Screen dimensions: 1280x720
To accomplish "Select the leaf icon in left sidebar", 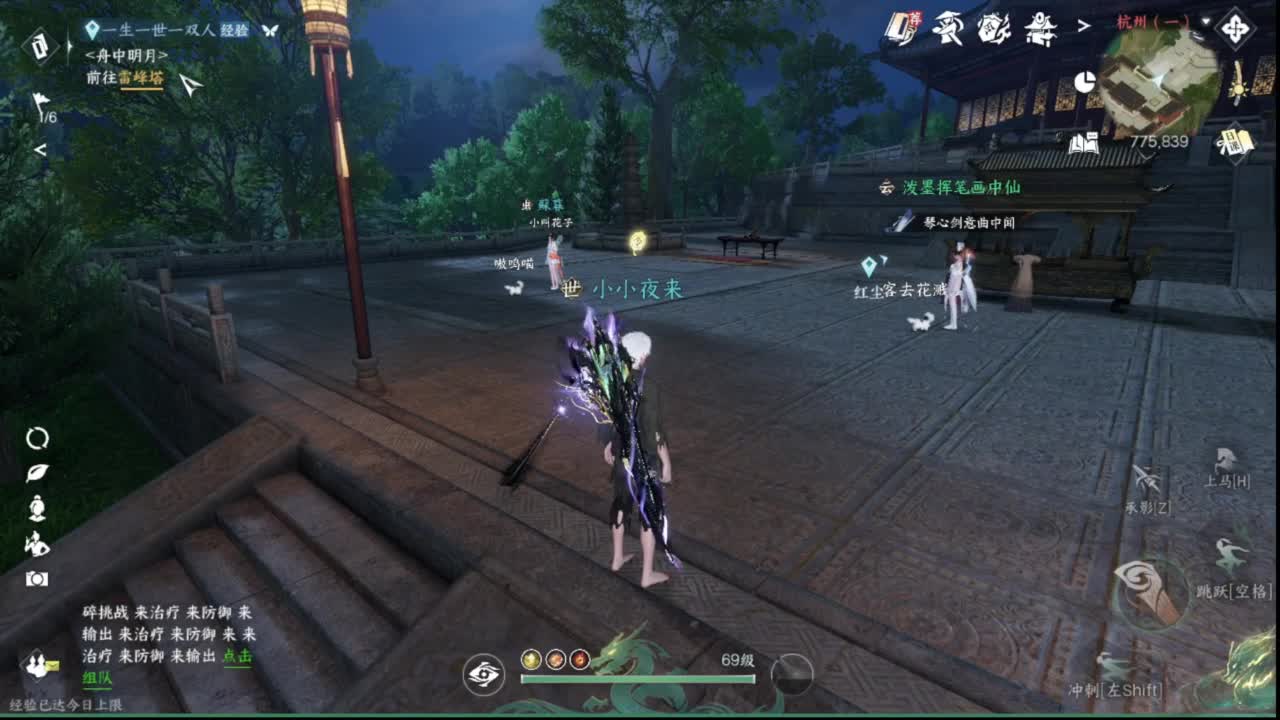I will [37, 472].
